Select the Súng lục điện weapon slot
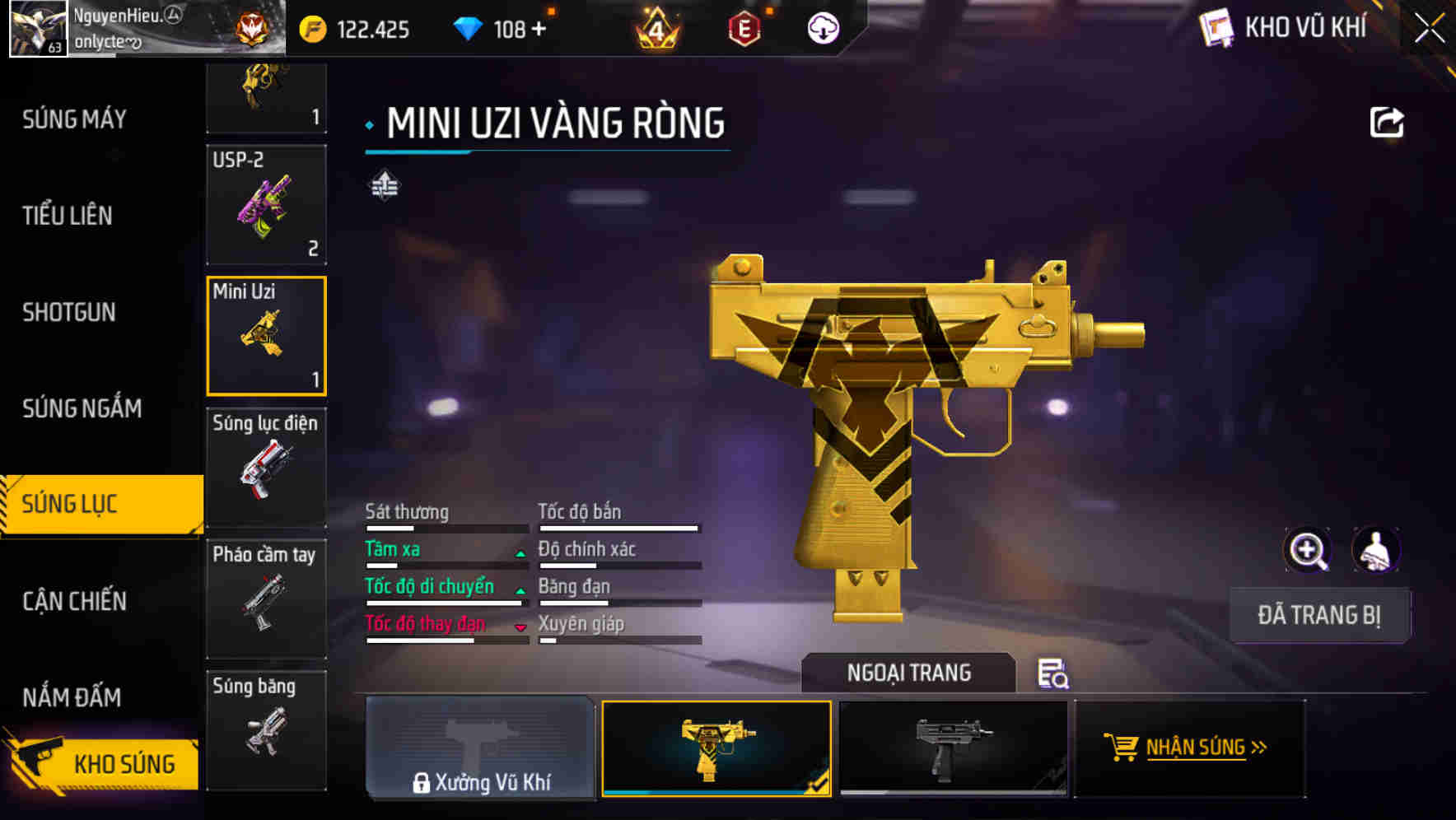 266,467
